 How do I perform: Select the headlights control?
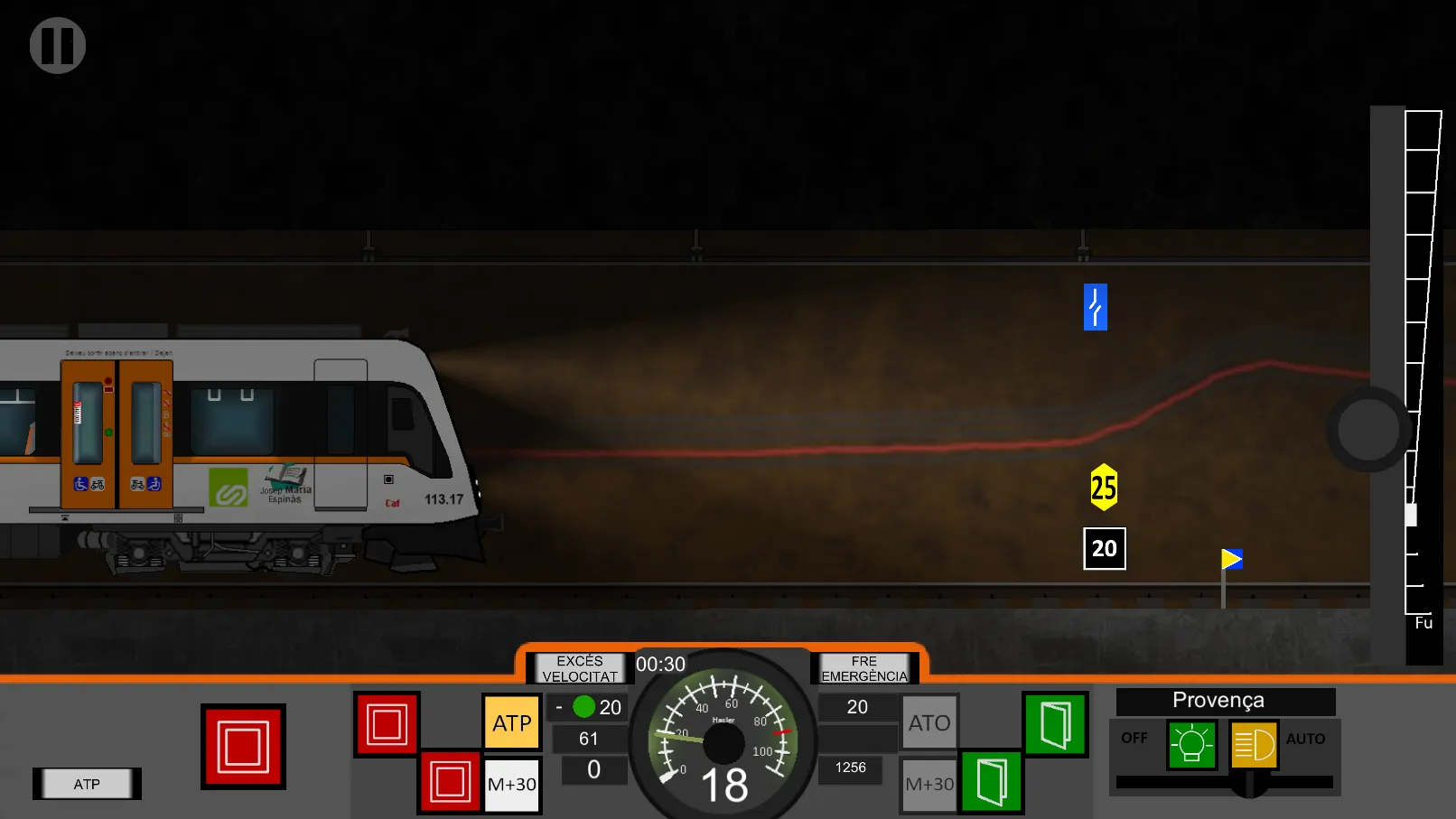click(x=1254, y=746)
